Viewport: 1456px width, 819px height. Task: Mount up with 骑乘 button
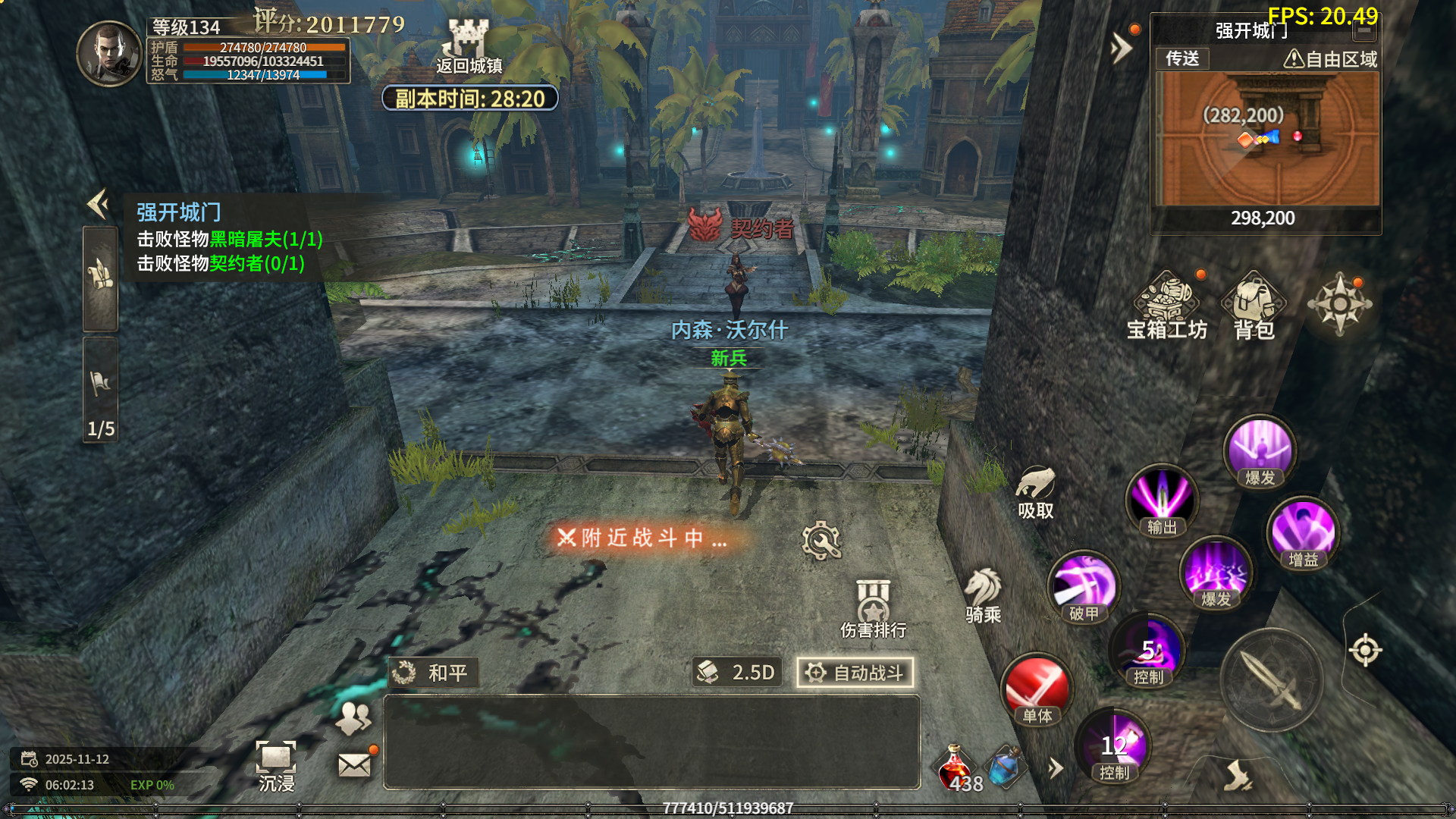[983, 595]
